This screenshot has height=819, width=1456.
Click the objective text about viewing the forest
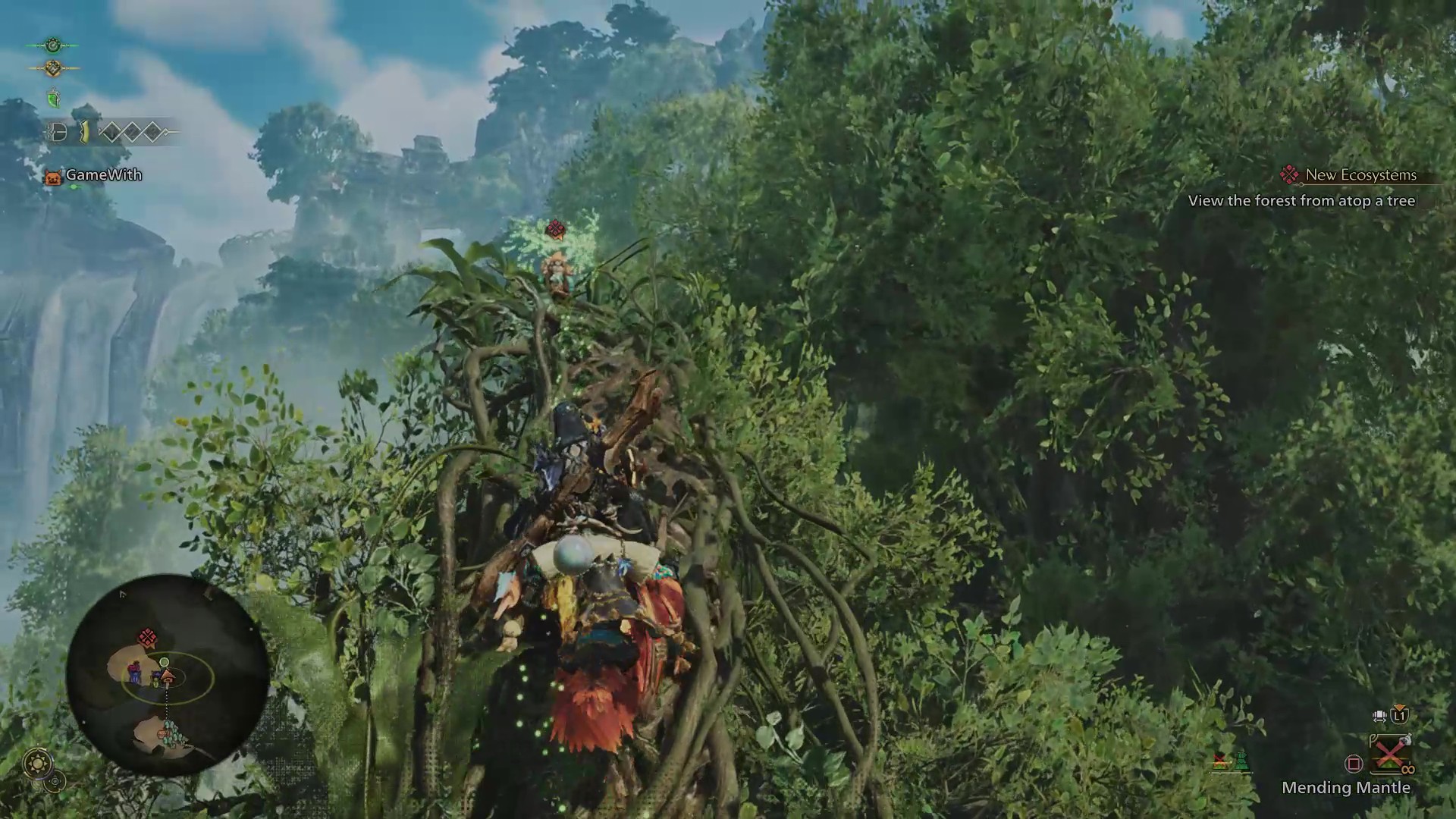(1302, 201)
